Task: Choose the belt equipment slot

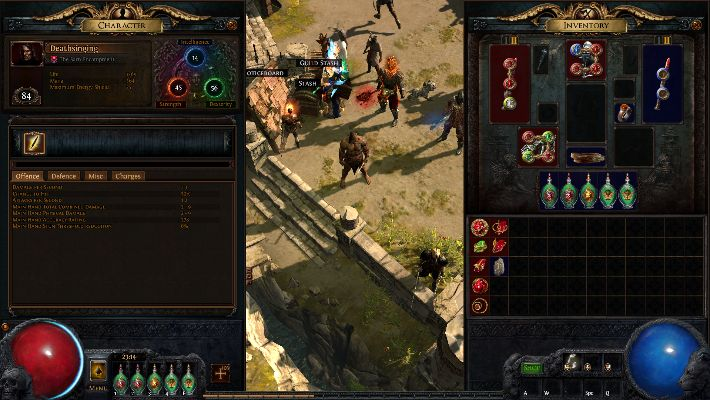Action: tap(586, 156)
